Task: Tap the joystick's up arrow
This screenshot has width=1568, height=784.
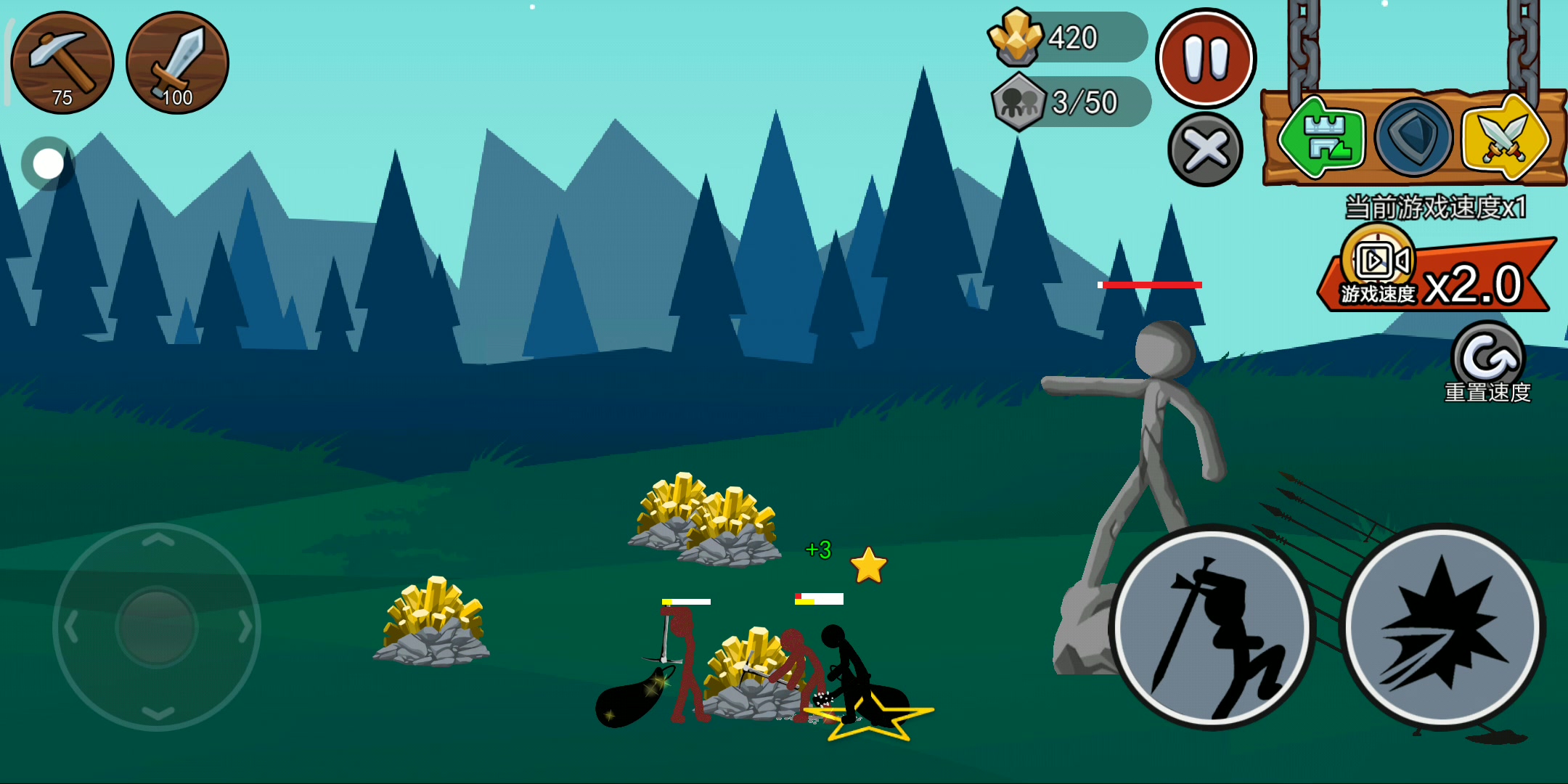Action: click(158, 540)
